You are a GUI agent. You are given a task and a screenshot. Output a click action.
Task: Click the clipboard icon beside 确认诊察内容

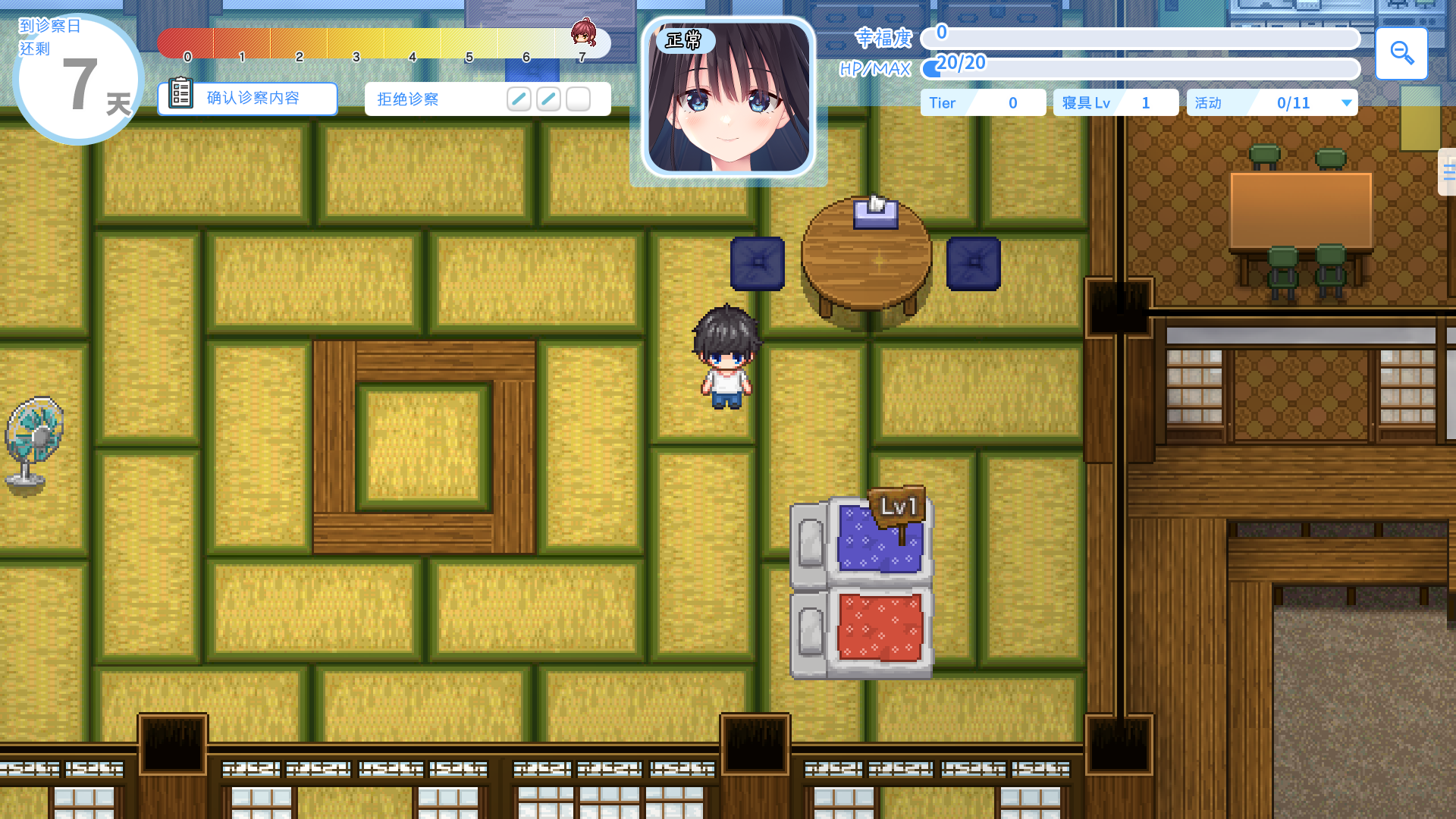pyautogui.click(x=180, y=95)
